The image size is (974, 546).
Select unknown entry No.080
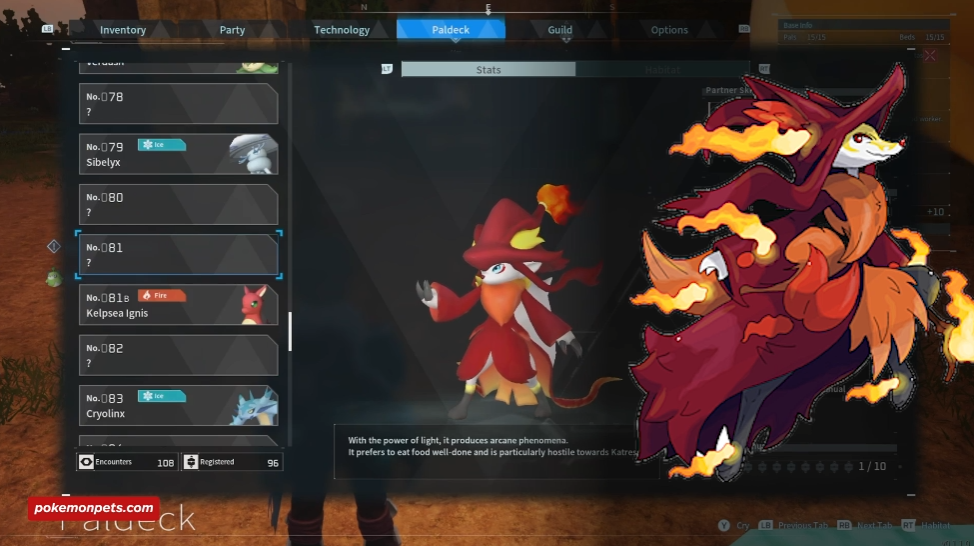(x=178, y=204)
